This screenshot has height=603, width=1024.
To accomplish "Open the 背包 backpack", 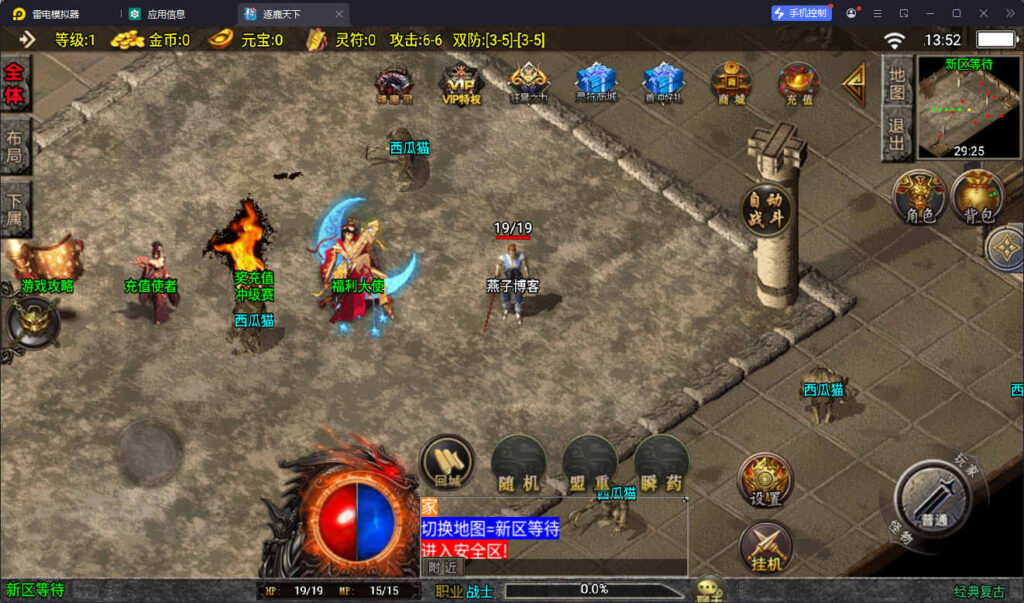I will tap(978, 197).
